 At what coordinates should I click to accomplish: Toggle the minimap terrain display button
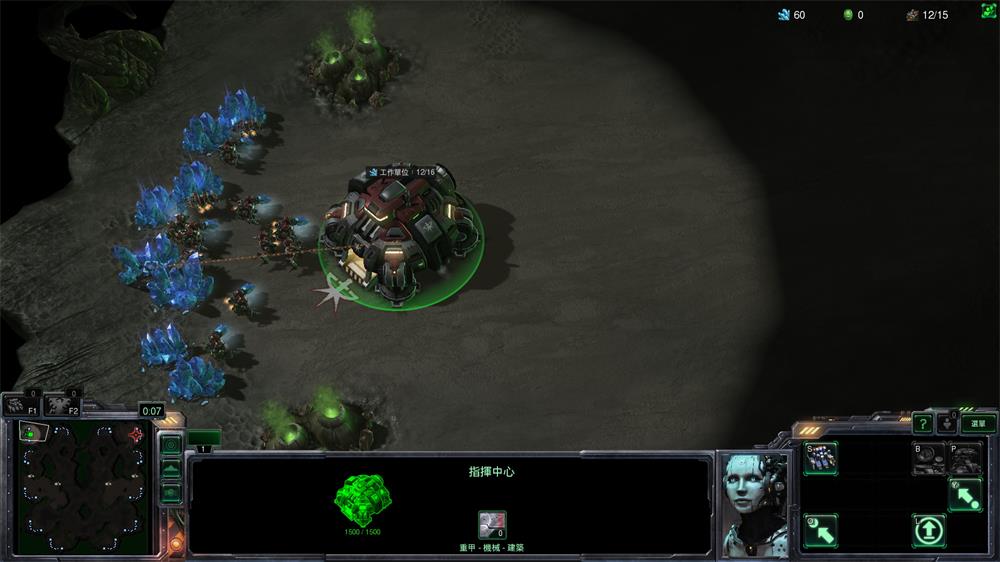click(171, 468)
